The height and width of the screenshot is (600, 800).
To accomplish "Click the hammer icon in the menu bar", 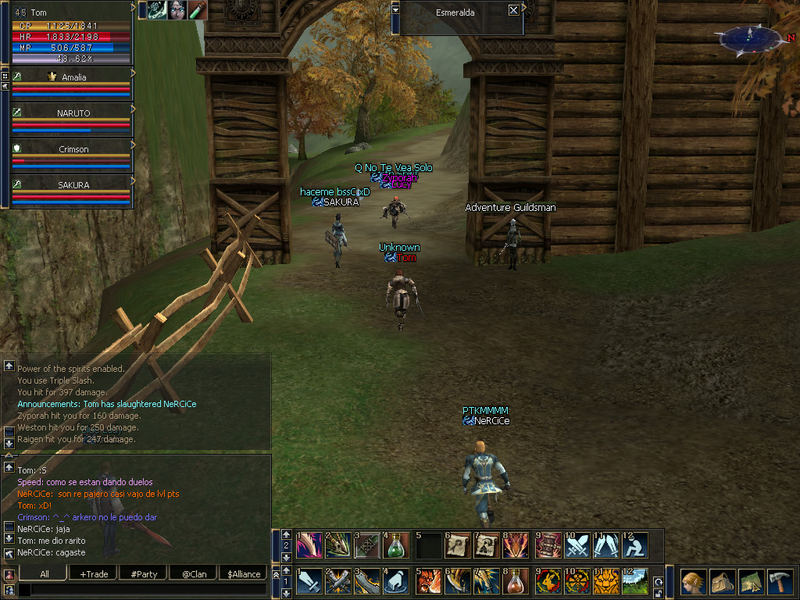I will pos(779,581).
